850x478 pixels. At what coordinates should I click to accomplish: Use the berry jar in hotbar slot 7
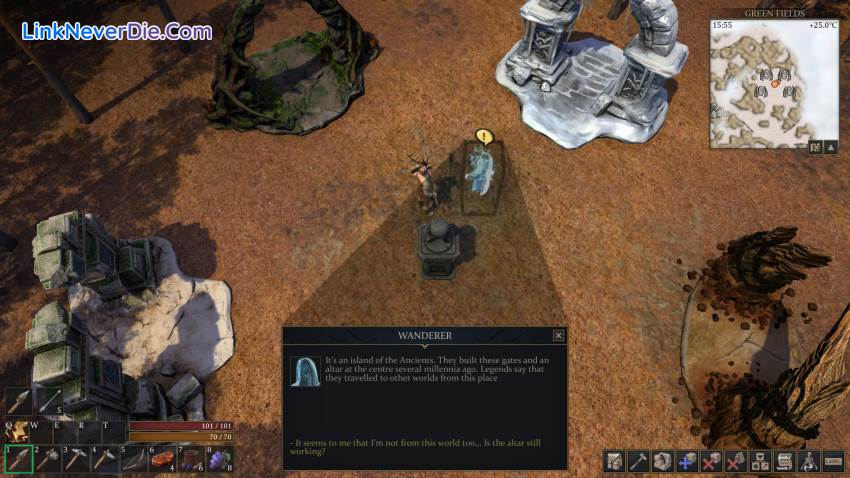[x=191, y=458]
